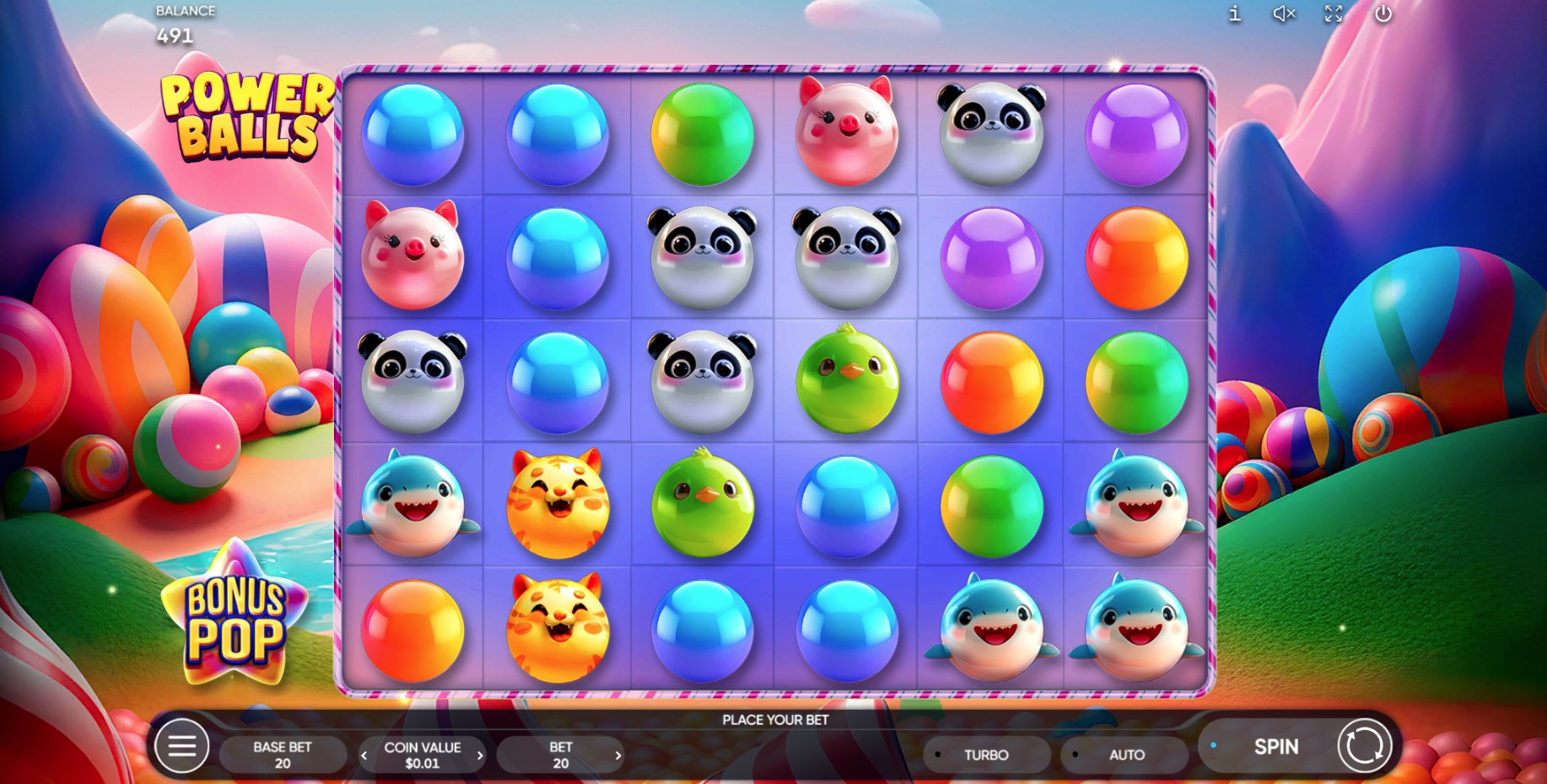Open the hamburger settings menu

(182, 746)
